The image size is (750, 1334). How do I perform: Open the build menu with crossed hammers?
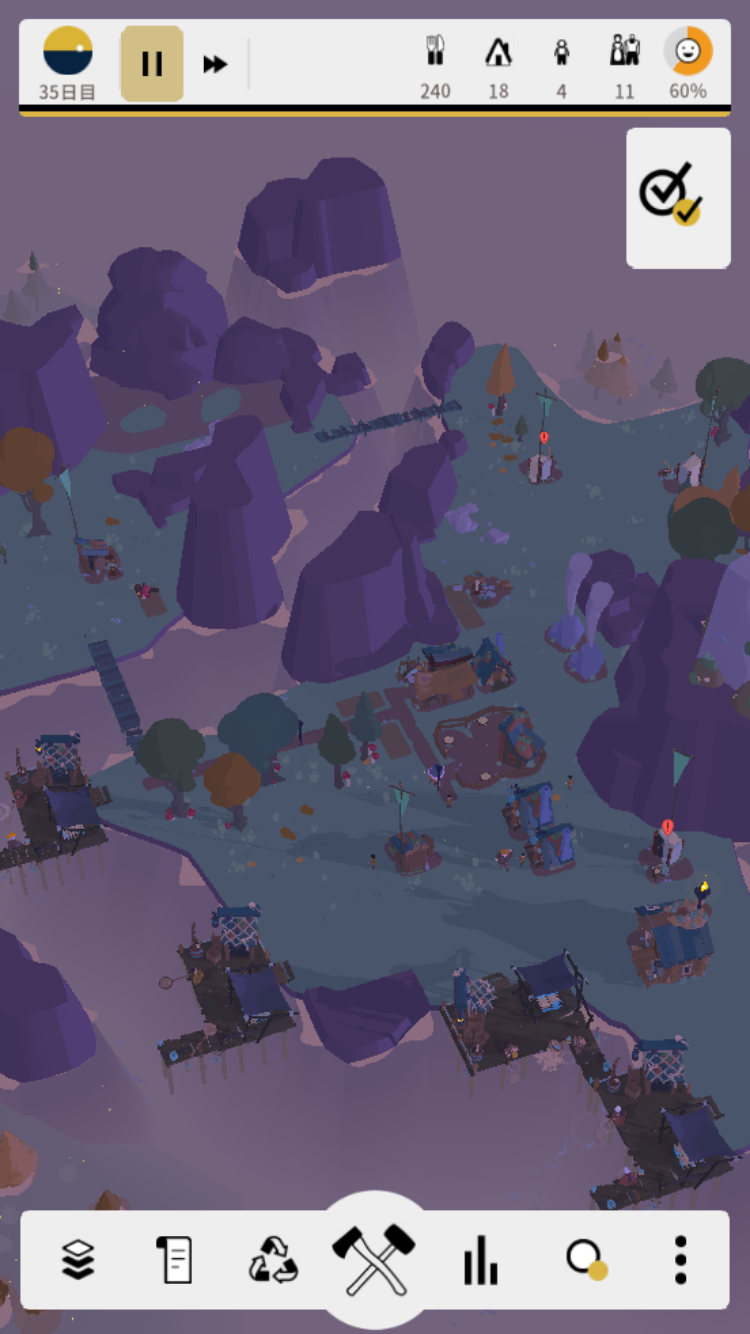(x=374, y=1256)
